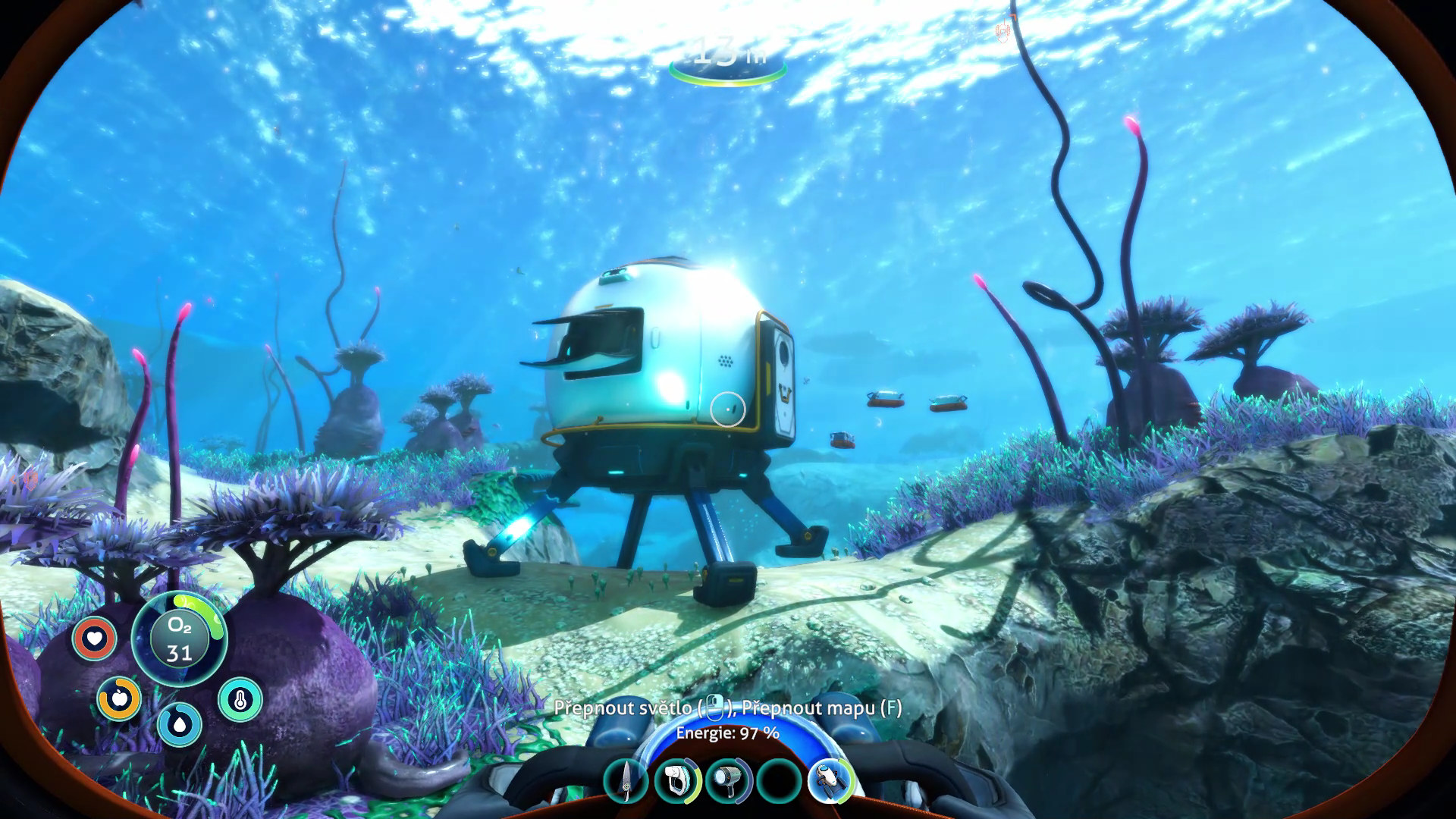Equip the scanner from the hotbar
Viewport: 1456px width, 819px height.
point(677,781)
